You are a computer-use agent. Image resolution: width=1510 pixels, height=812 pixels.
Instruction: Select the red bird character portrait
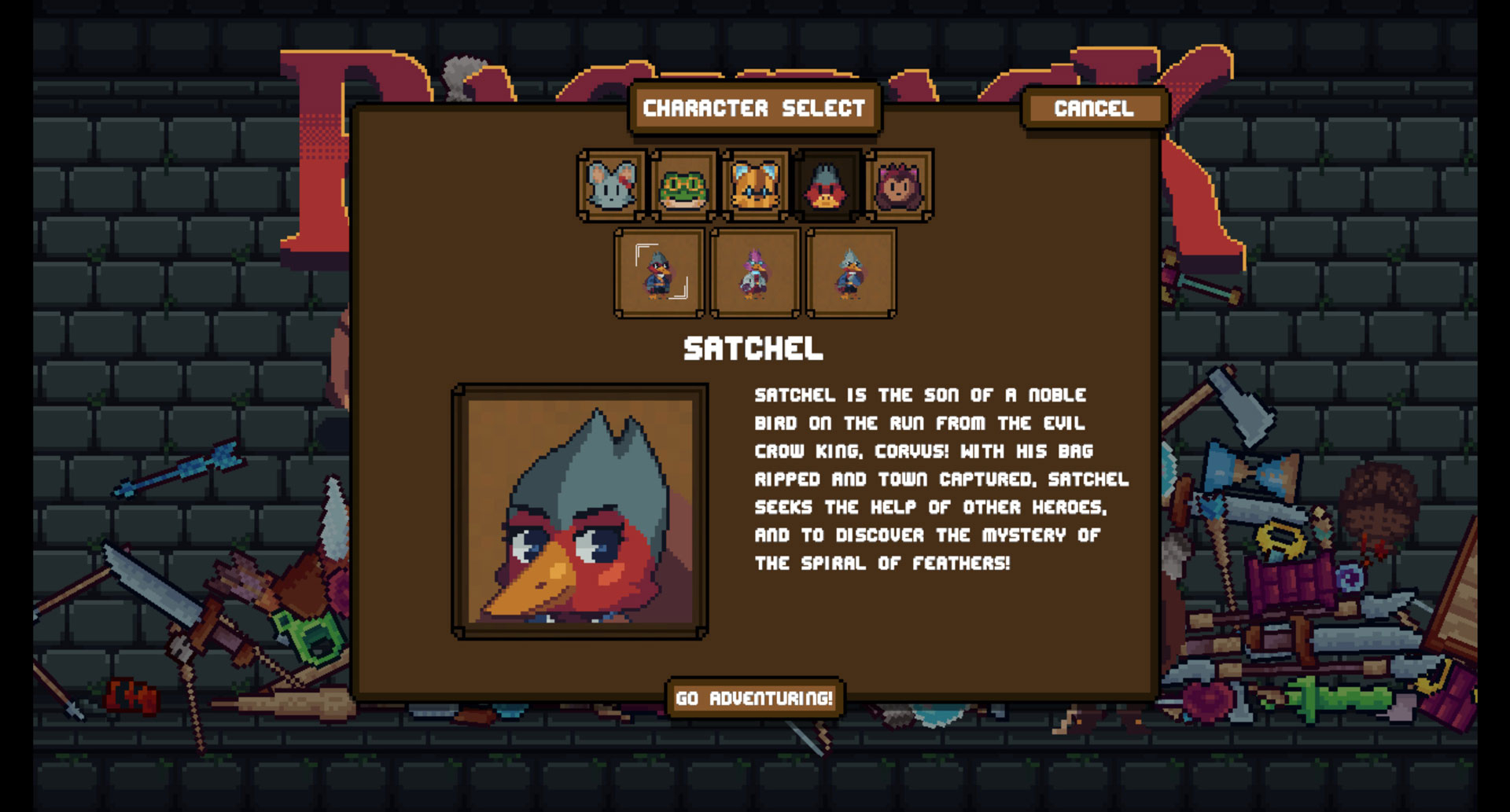(x=827, y=186)
